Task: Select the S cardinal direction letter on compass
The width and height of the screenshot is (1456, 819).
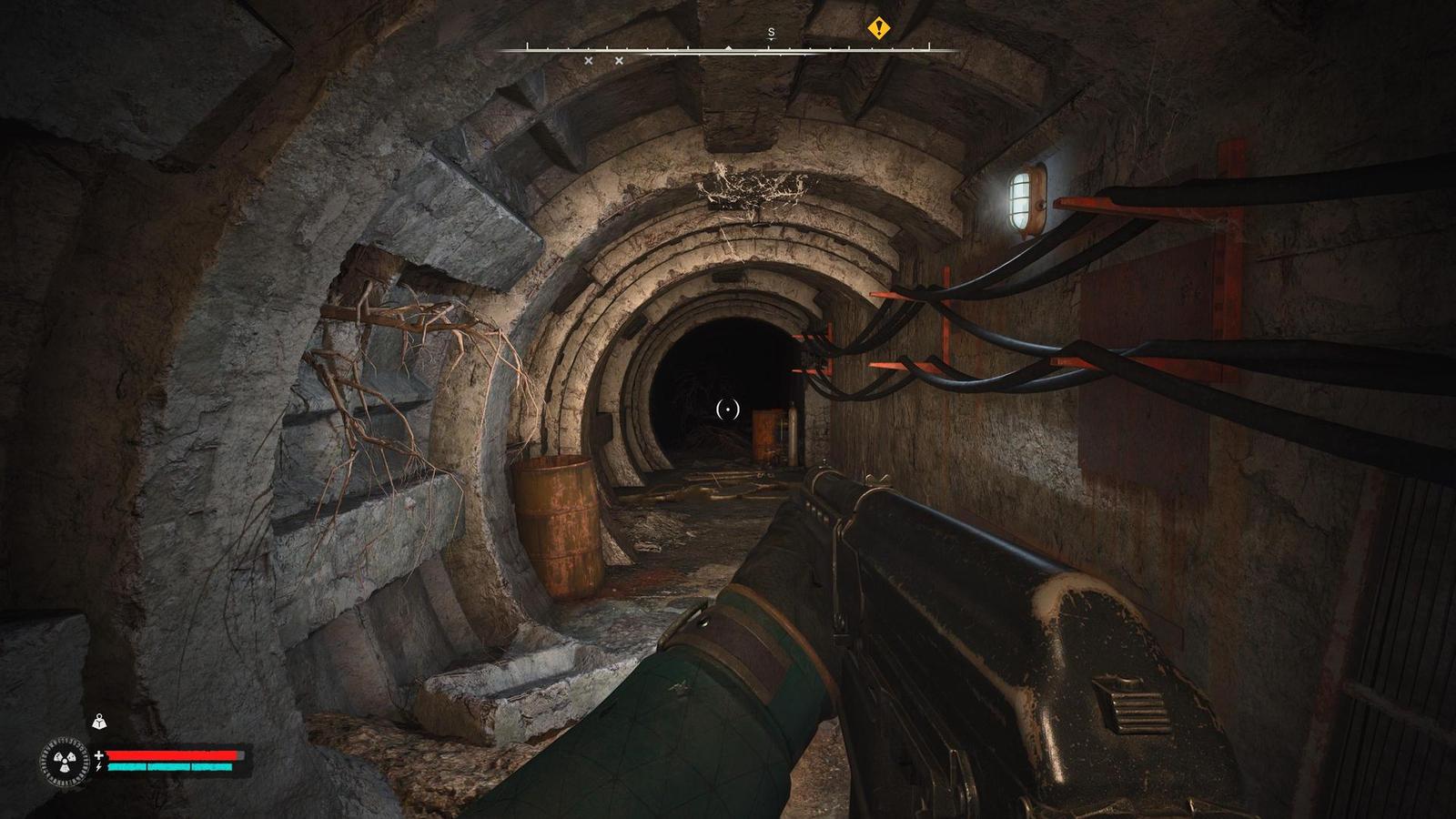Action: [x=770, y=30]
